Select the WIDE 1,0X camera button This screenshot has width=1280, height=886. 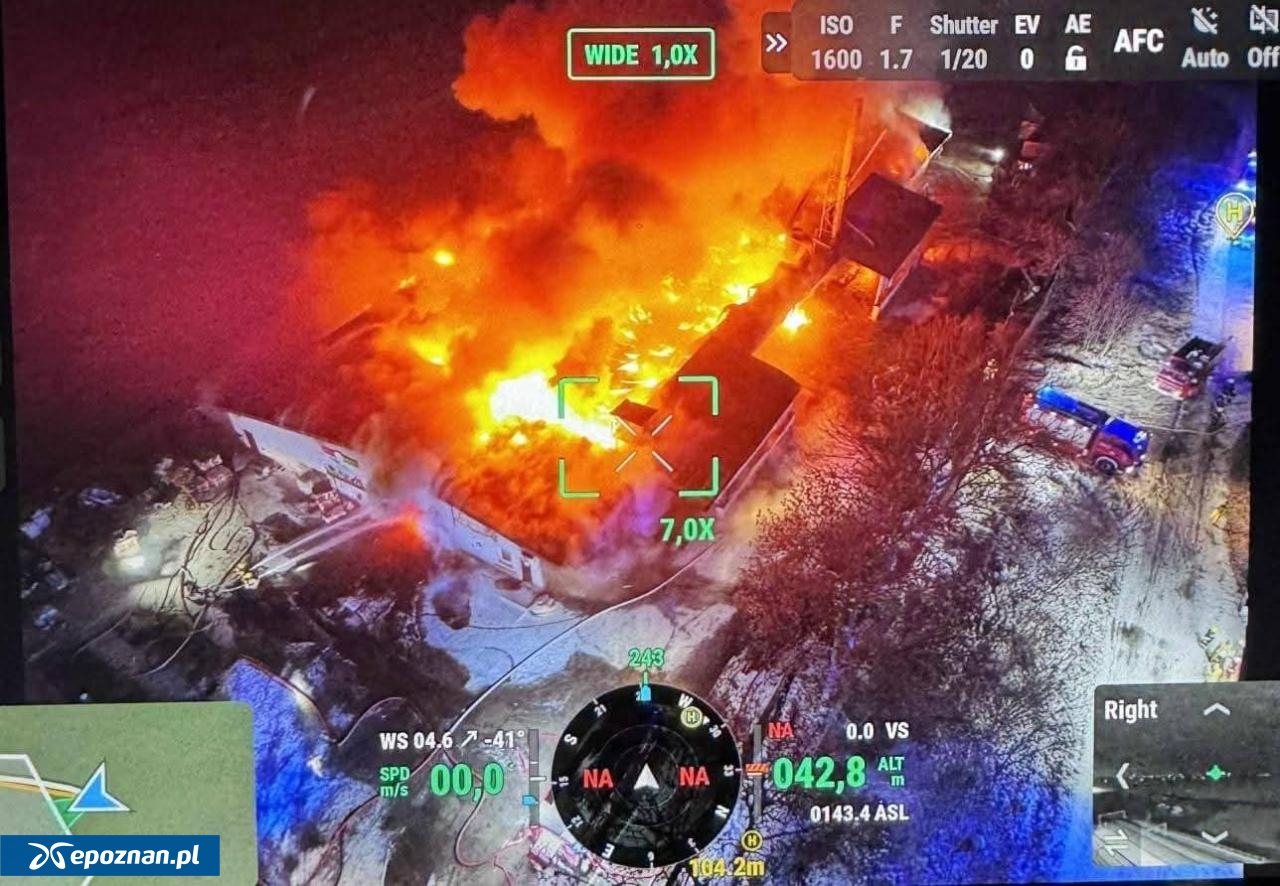pyautogui.click(x=641, y=54)
